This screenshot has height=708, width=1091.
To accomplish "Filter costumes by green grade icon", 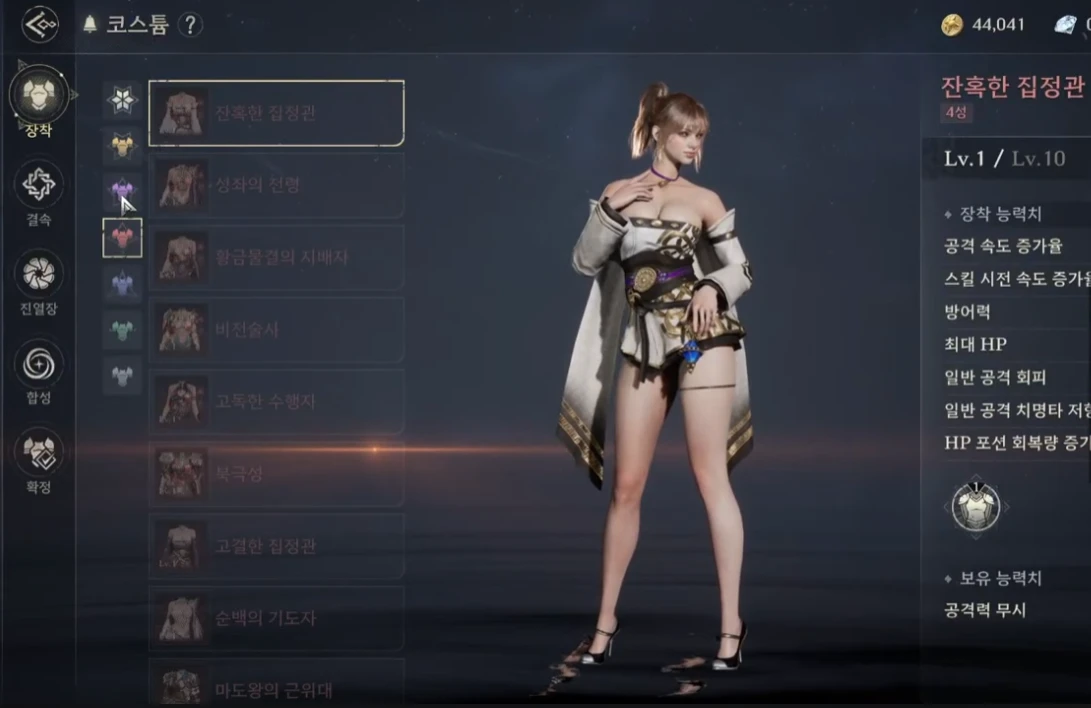I will (122, 329).
